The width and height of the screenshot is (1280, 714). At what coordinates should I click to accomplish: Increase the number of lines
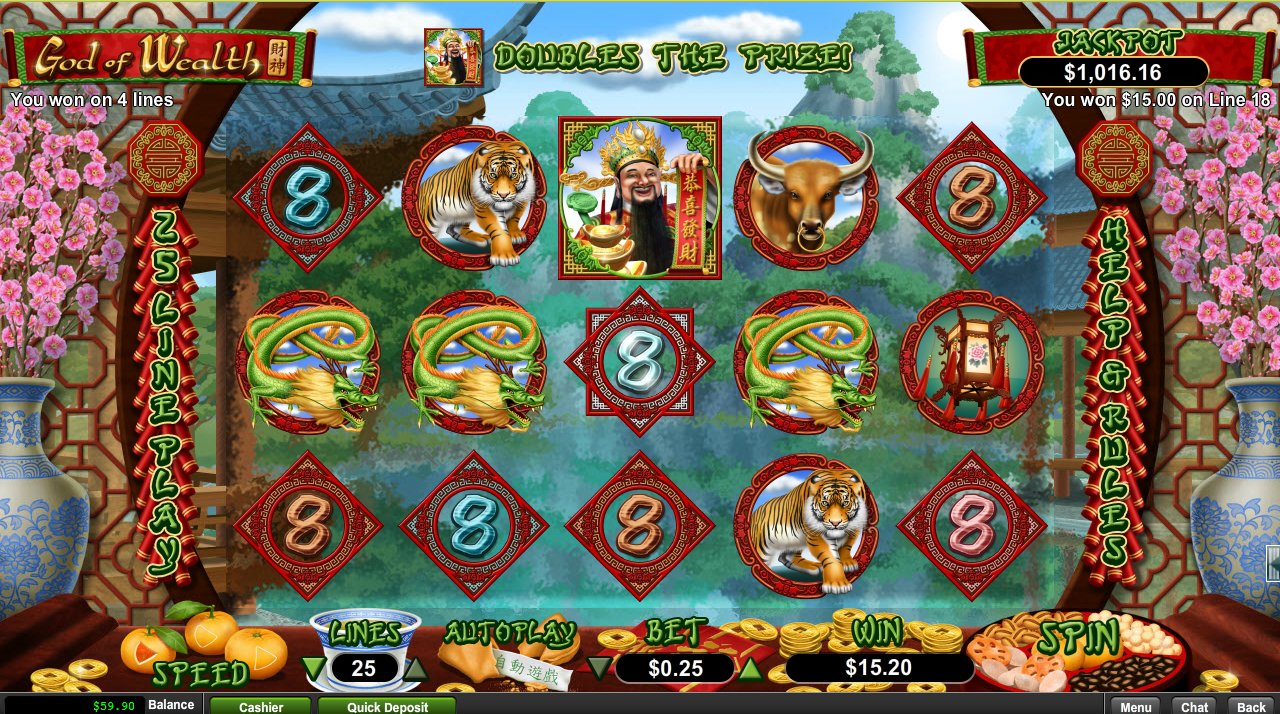pos(414,667)
